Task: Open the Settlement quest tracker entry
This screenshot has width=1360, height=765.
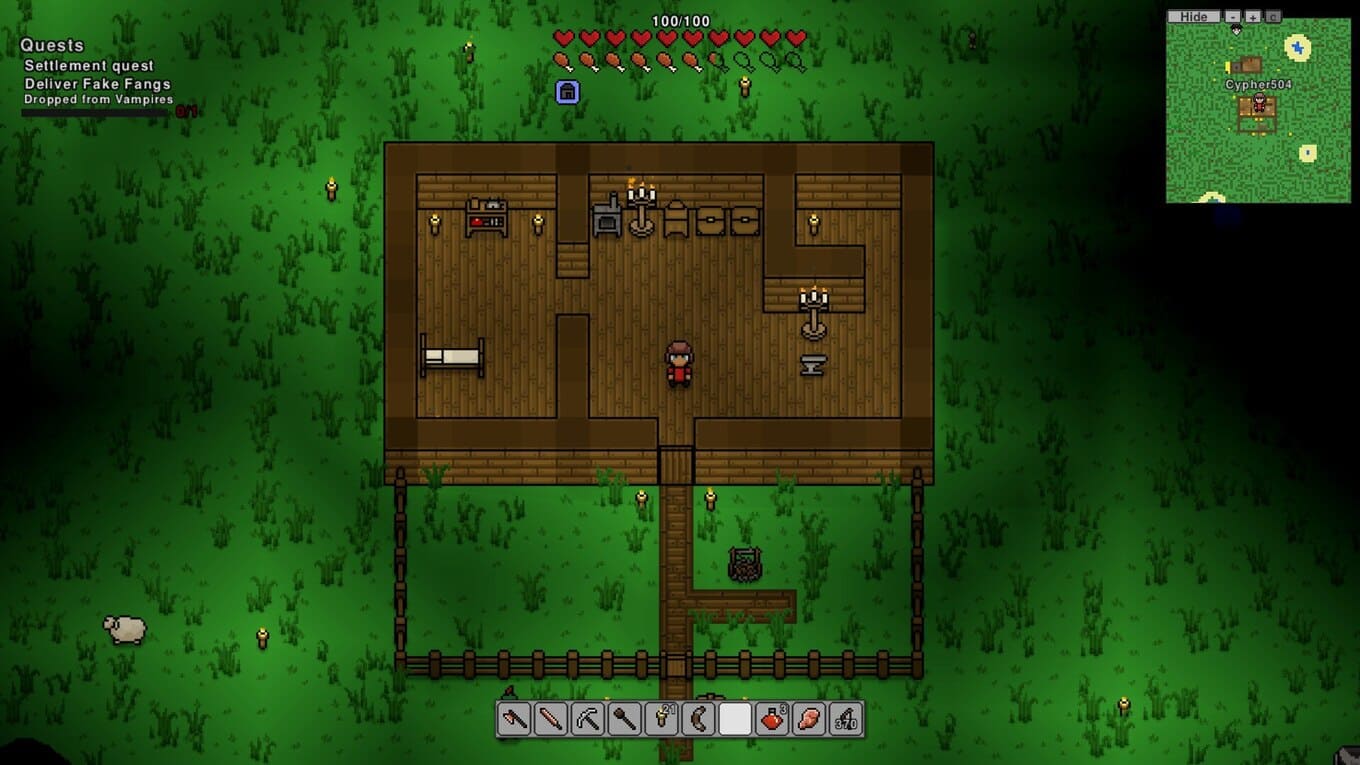Action: [89, 66]
